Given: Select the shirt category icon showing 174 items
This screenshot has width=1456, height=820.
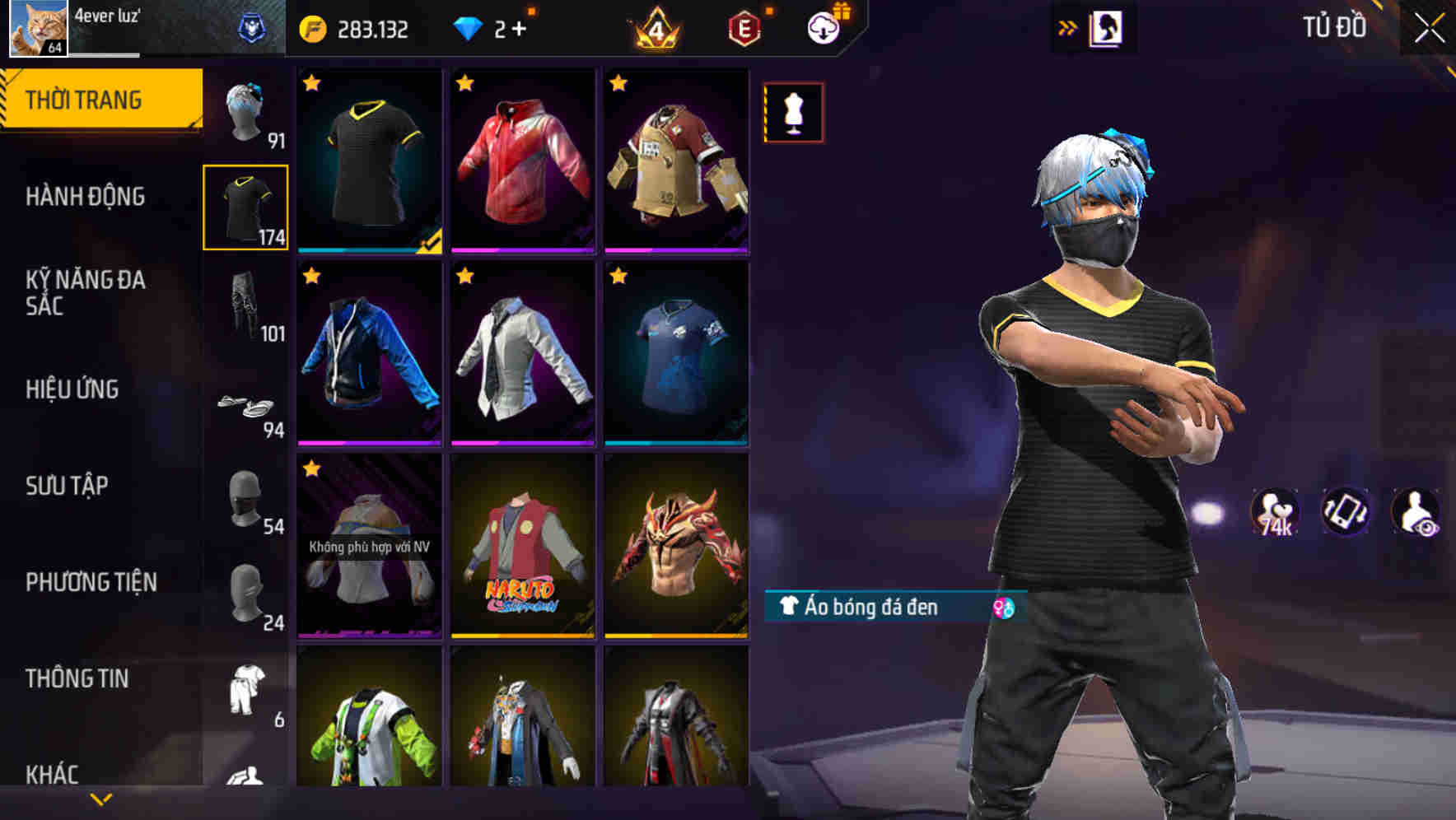Looking at the screenshot, I should [x=245, y=206].
